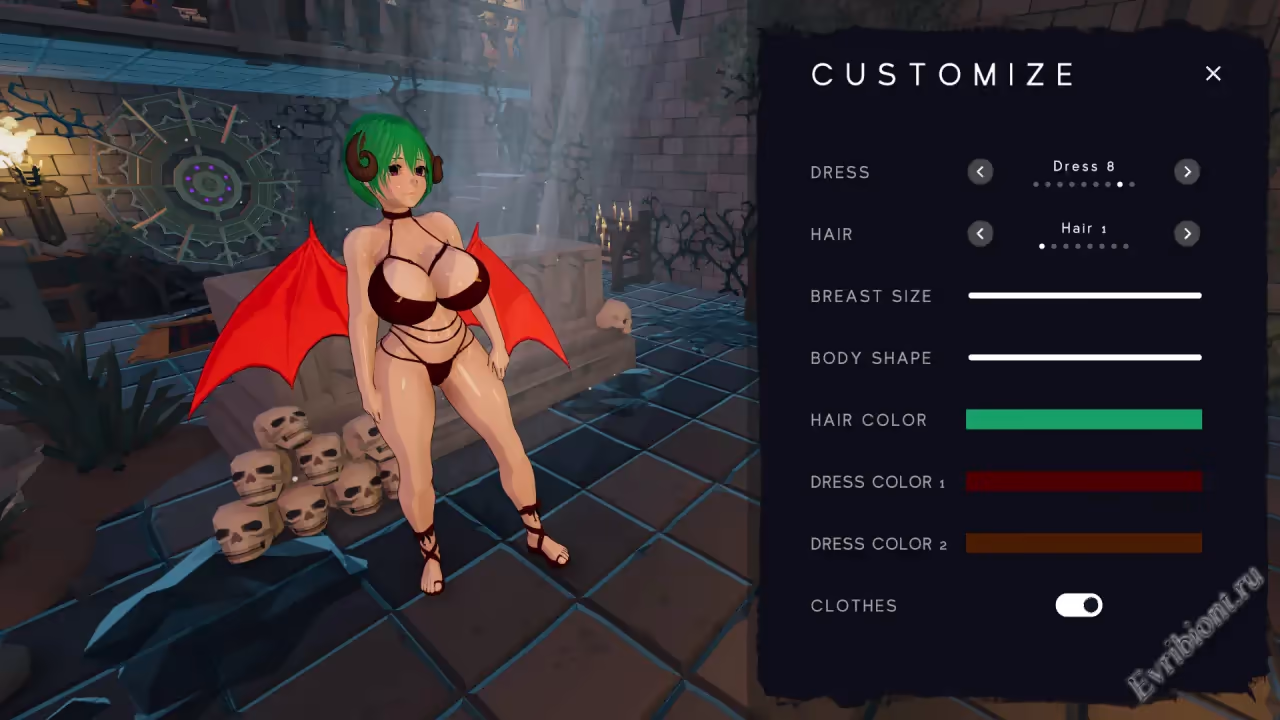Choose the previous hair style
The height and width of the screenshot is (720, 1280).
(x=980, y=234)
